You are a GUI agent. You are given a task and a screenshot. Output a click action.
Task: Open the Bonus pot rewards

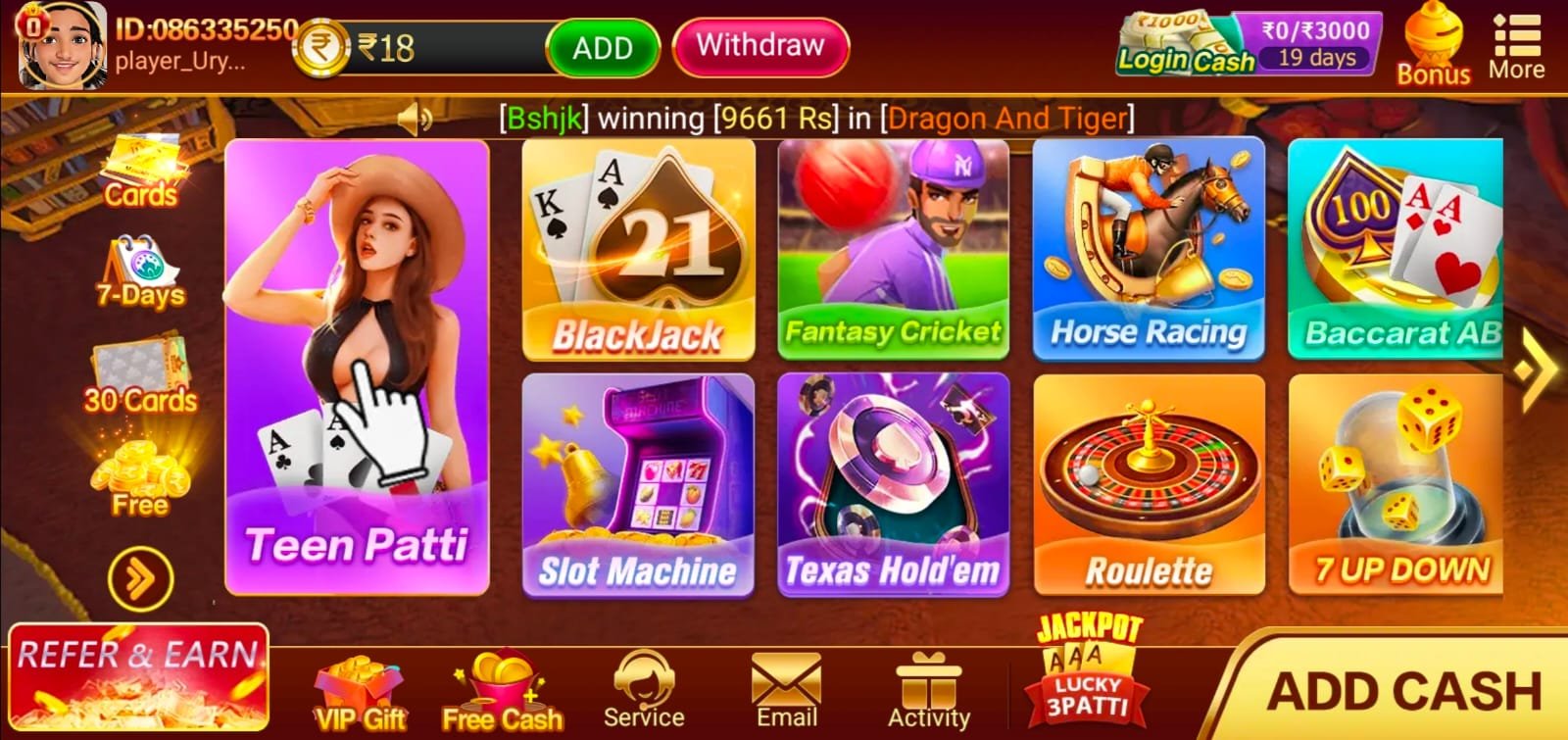coord(1433,39)
